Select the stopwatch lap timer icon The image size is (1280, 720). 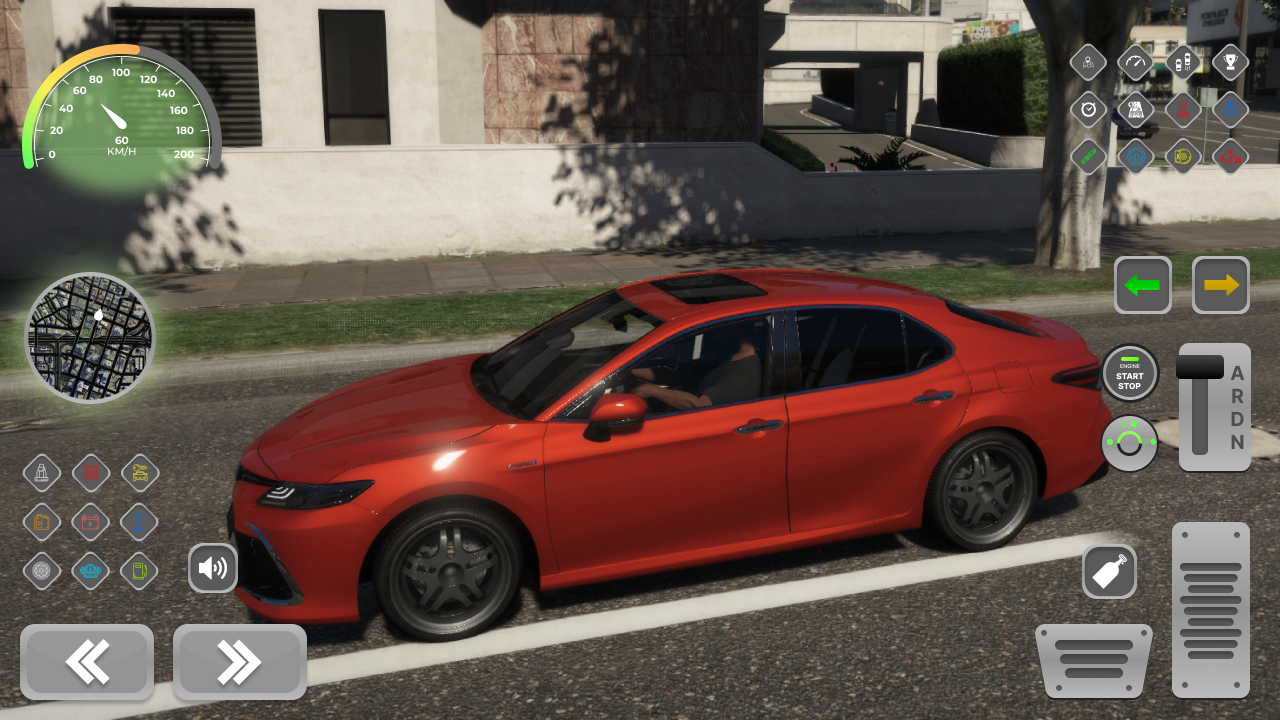[x=1089, y=110]
